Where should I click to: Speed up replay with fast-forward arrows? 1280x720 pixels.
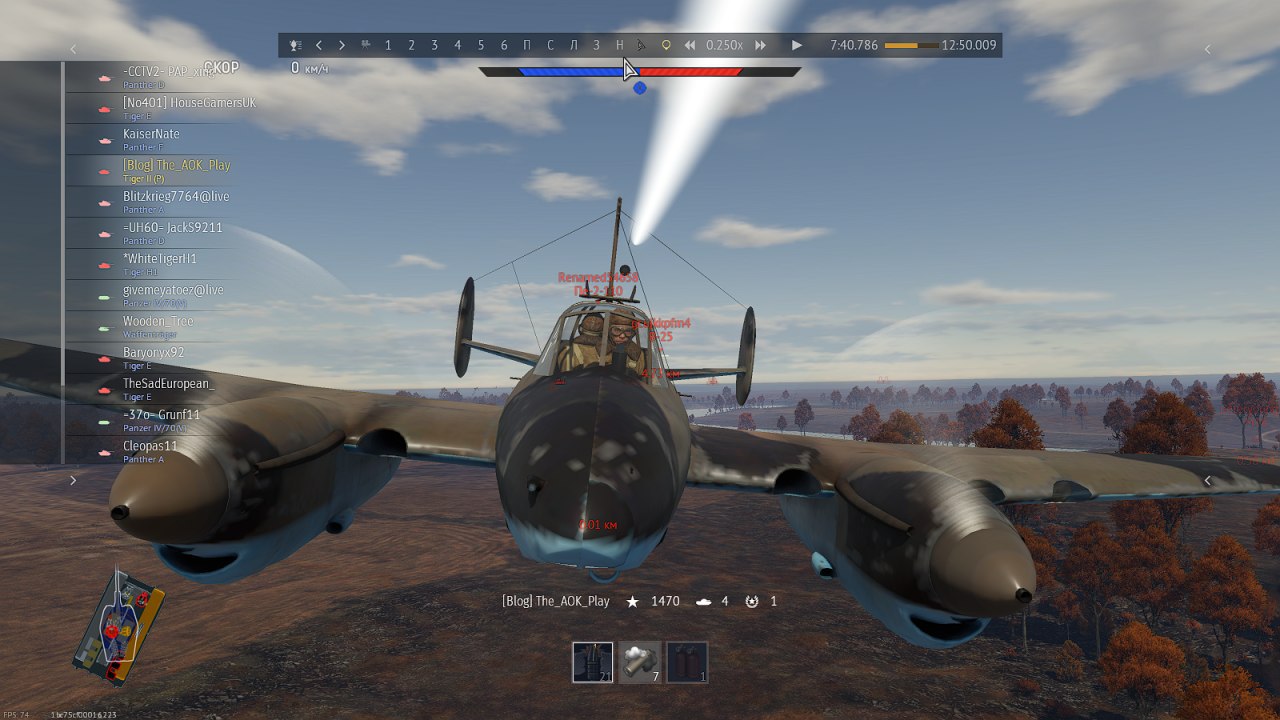761,45
